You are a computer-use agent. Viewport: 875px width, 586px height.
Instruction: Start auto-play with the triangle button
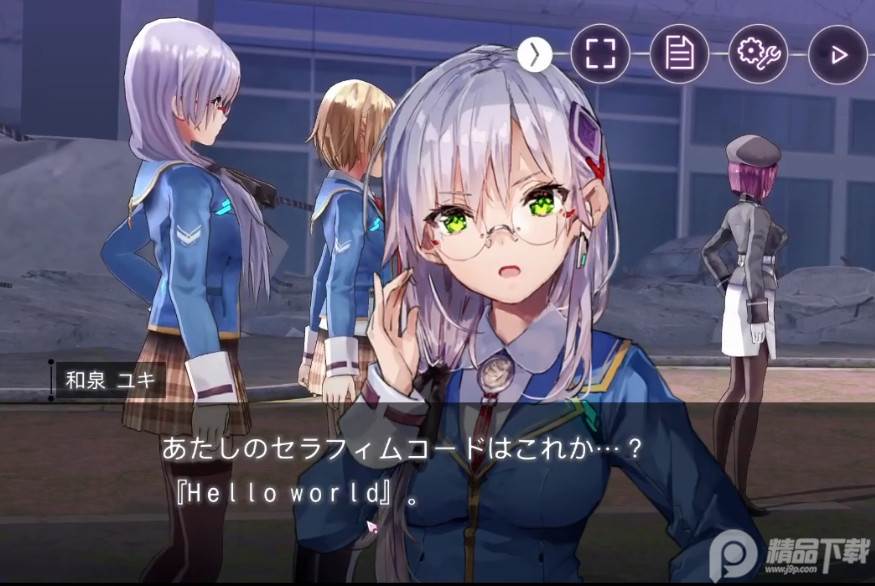[x=836, y=54]
